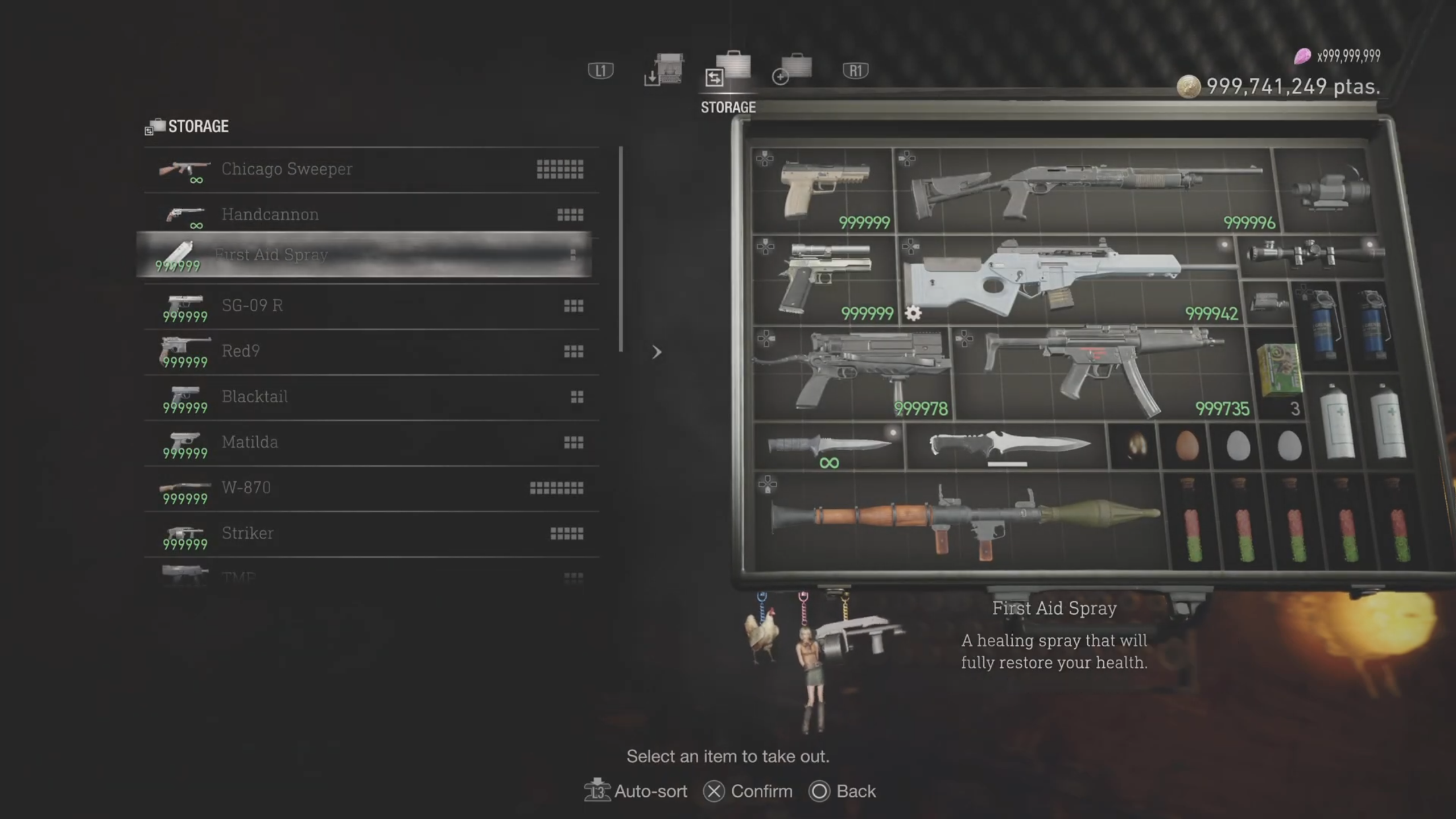Select the gold egg in the case
The image size is (1456, 819).
[x=1135, y=445]
